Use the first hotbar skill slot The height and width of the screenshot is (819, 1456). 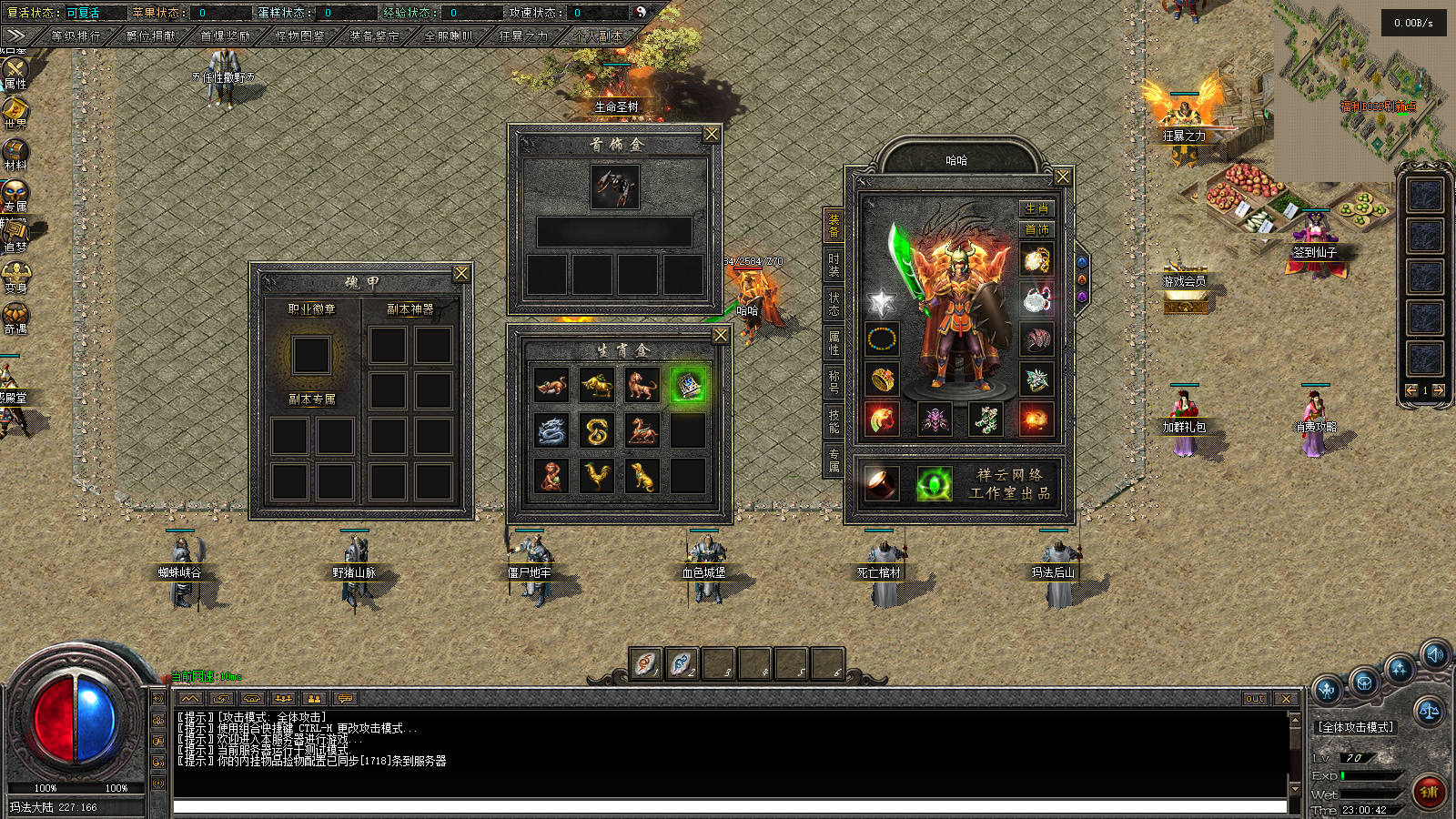(x=645, y=663)
